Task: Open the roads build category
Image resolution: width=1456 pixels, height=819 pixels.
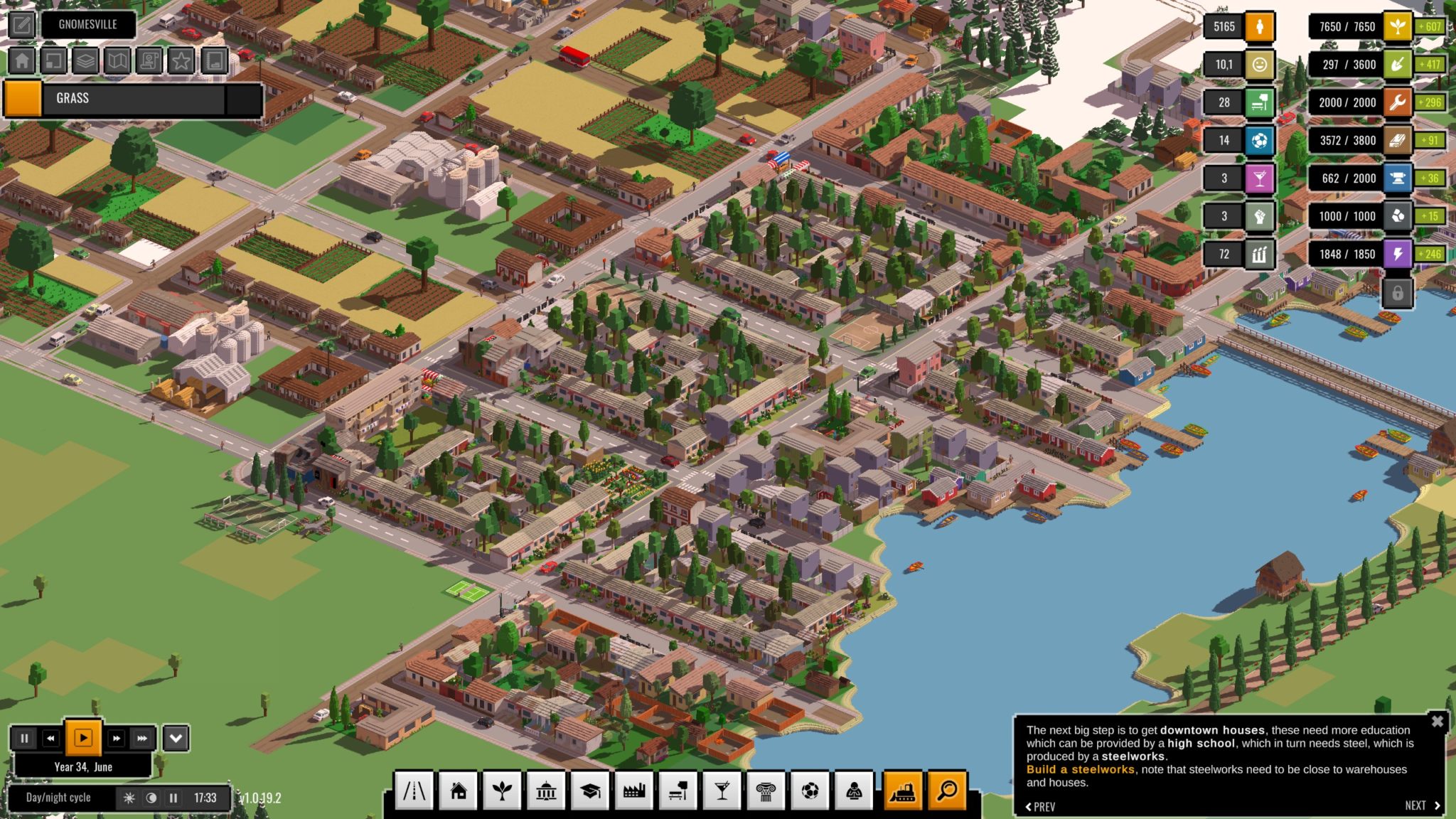Action: pyautogui.click(x=414, y=791)
